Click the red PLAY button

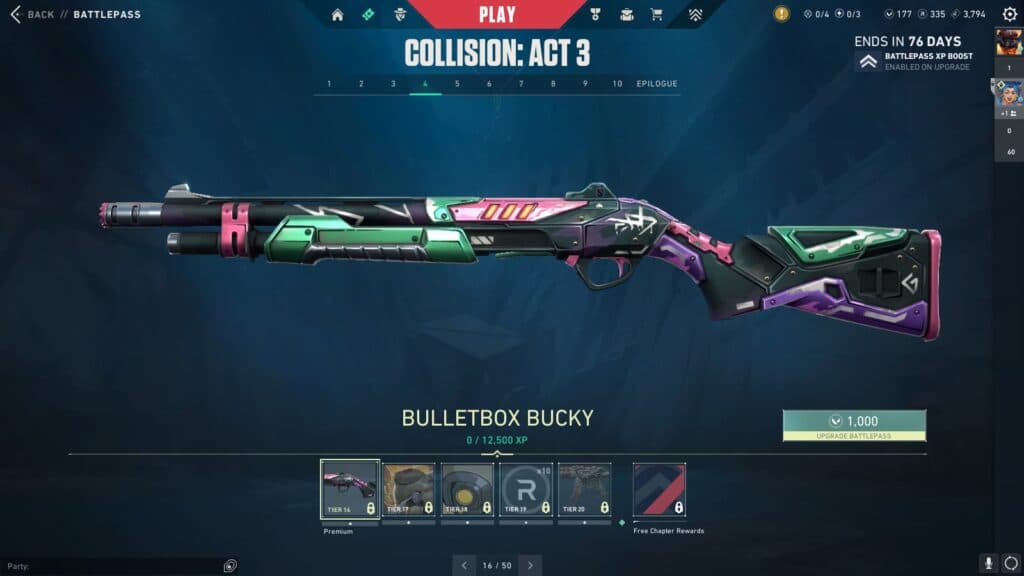[497, 14]
